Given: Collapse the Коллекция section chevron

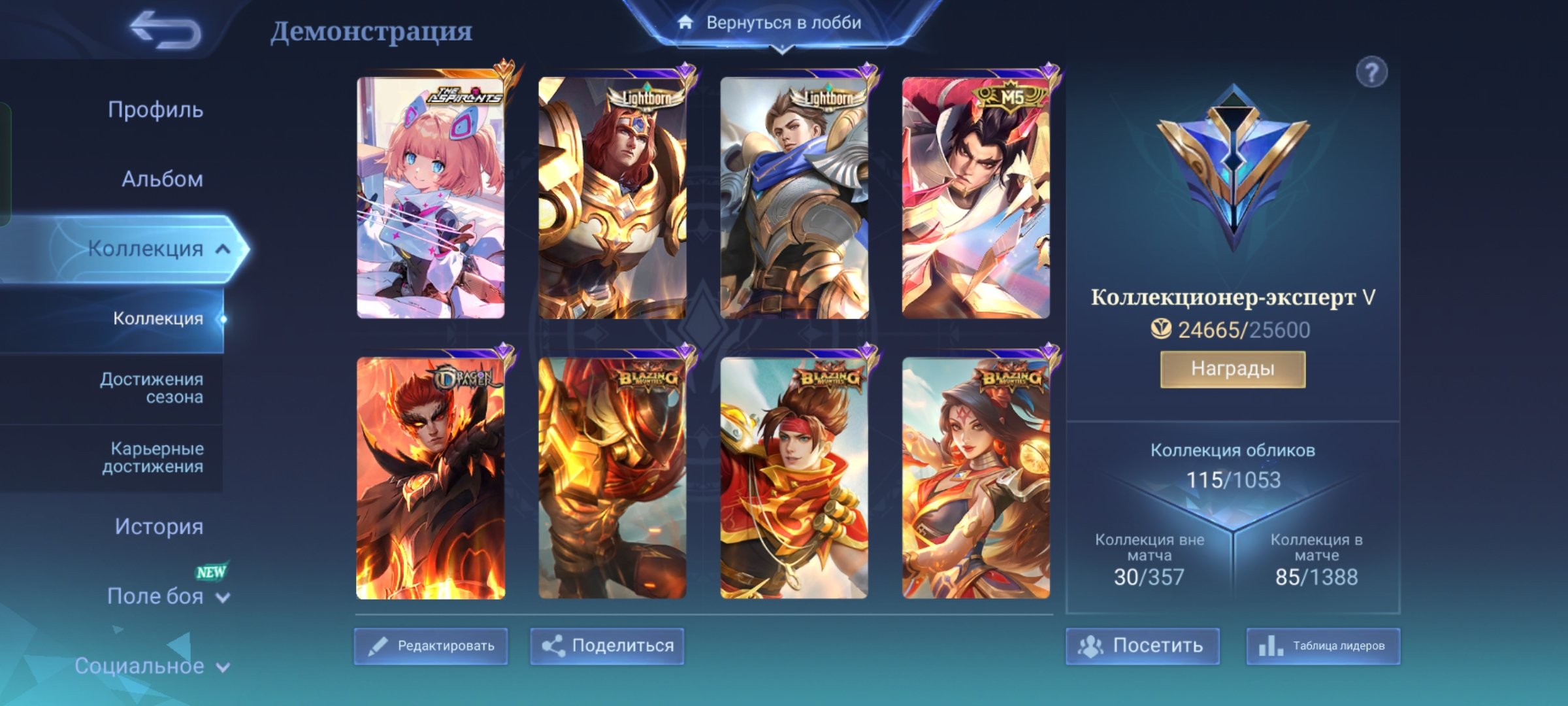Looking at the screenshot, I should [x=222, y=248].
